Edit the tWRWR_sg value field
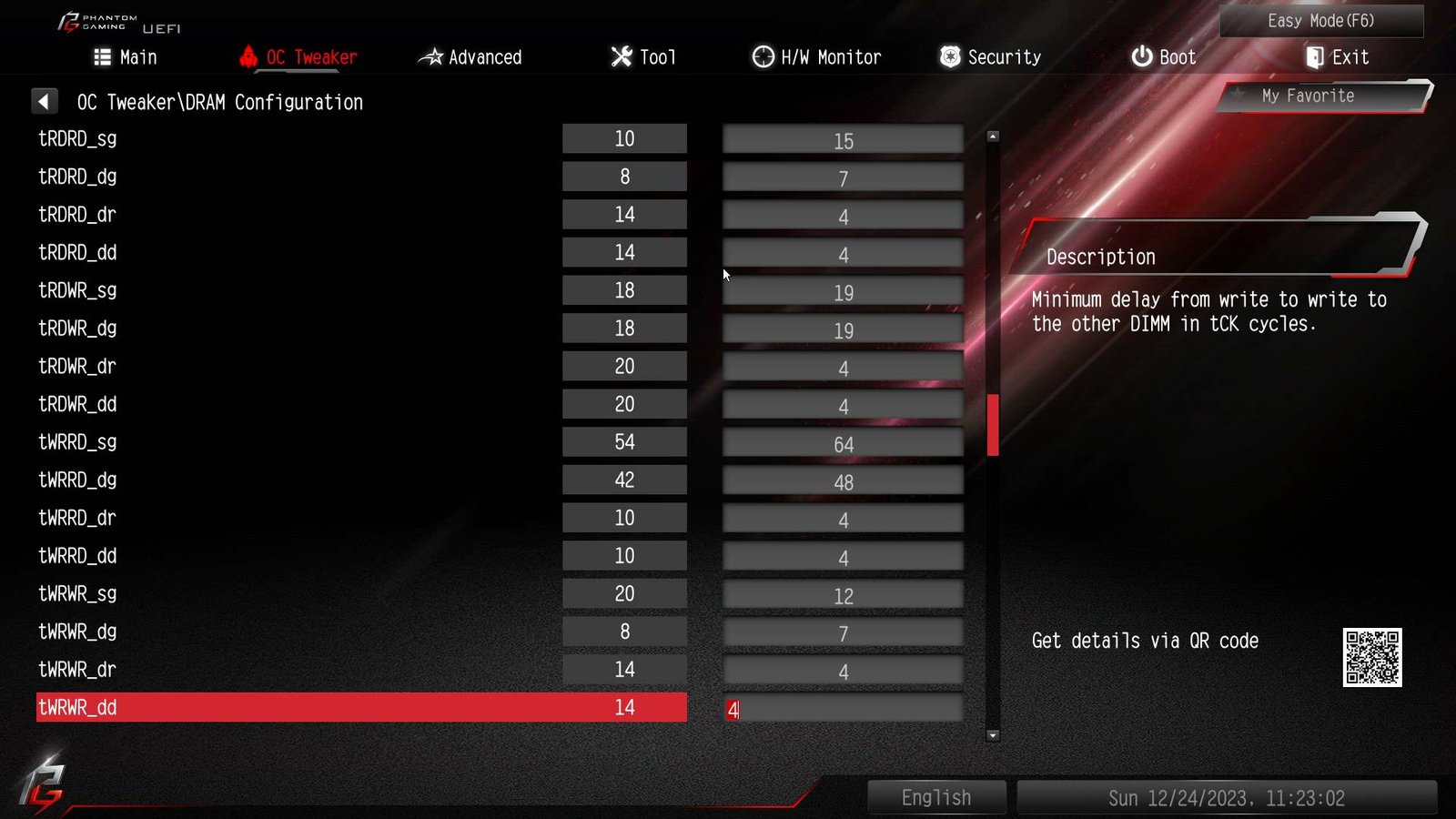 point(843,596)
